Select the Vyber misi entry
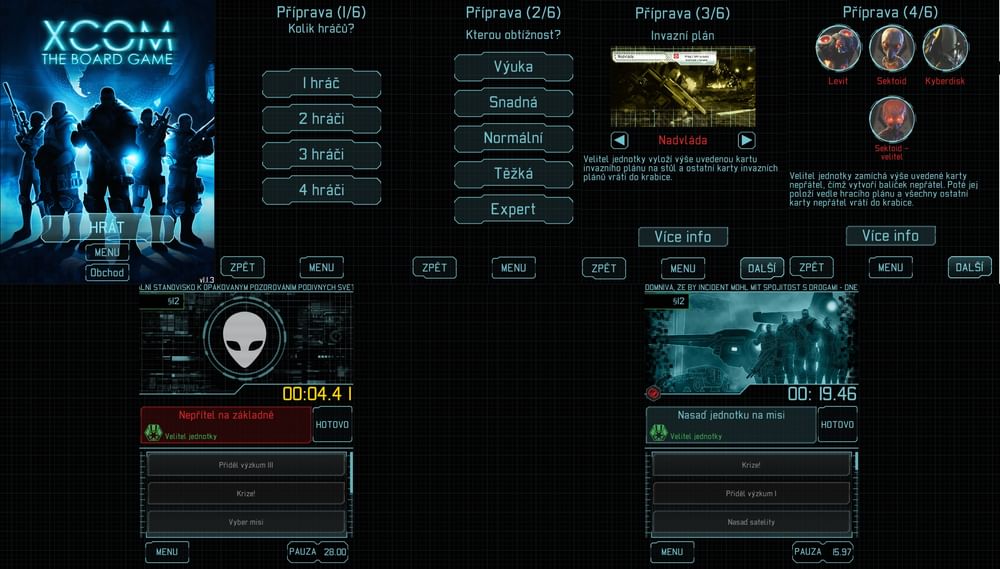This screenshot has height=569, width=1000. pyautogui.click(x=246, y=522)
